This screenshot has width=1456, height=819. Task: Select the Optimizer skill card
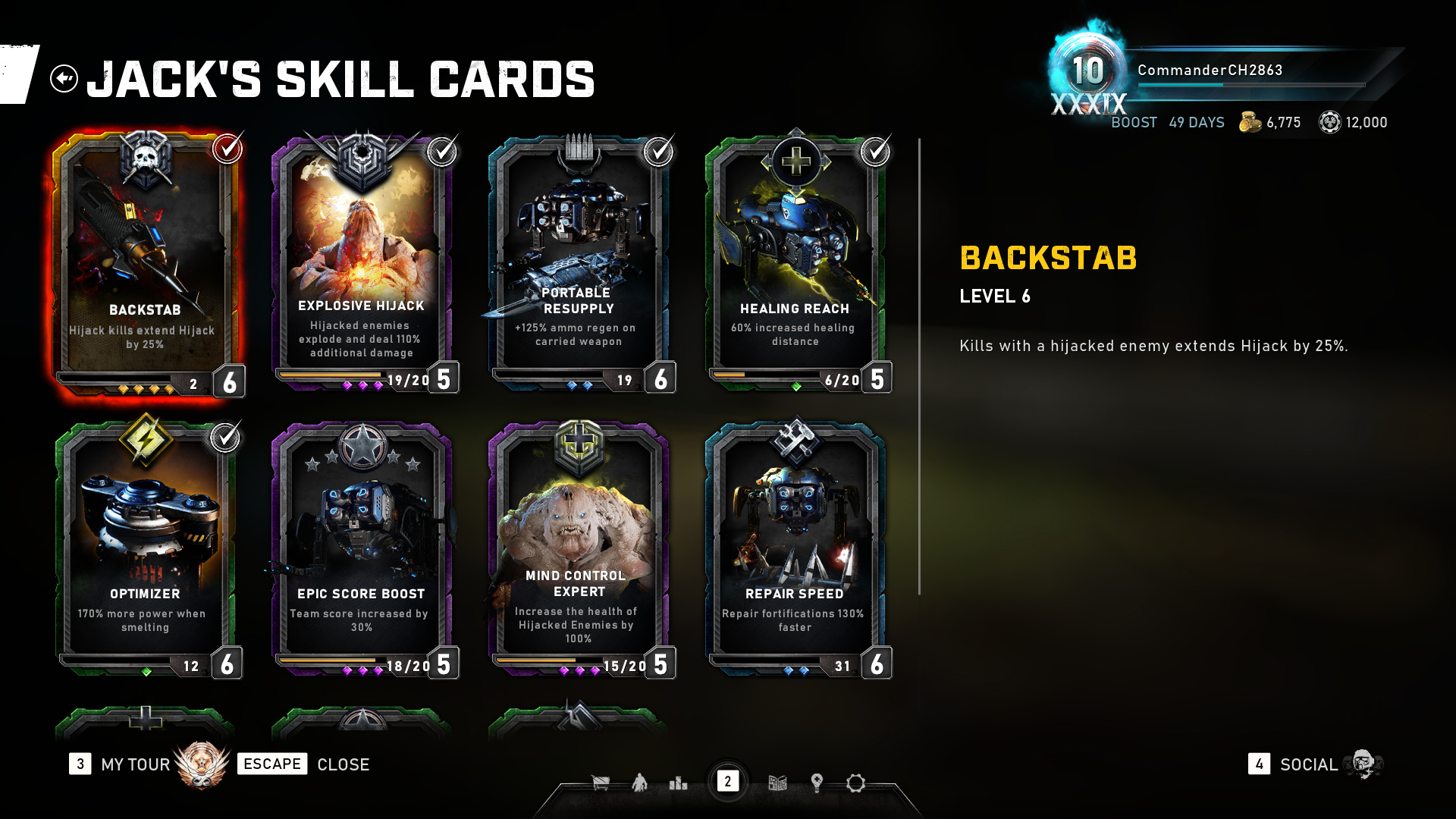145,548
